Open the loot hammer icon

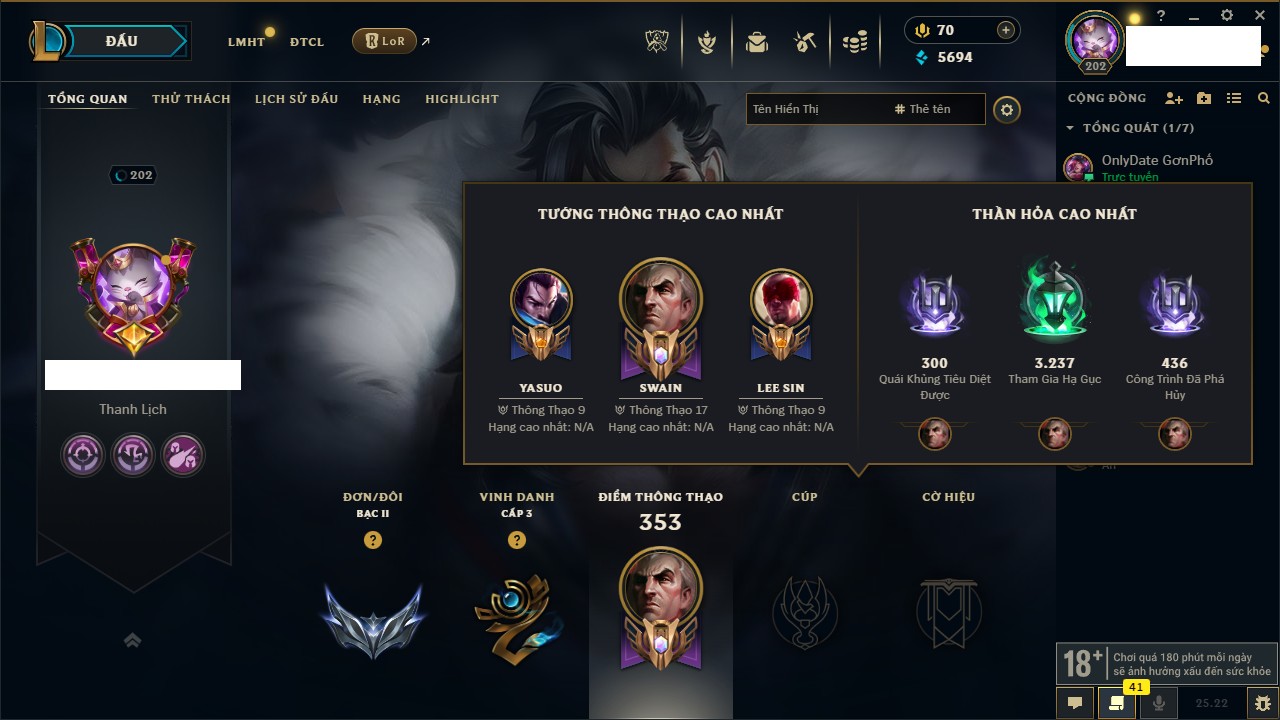[805, 42]
